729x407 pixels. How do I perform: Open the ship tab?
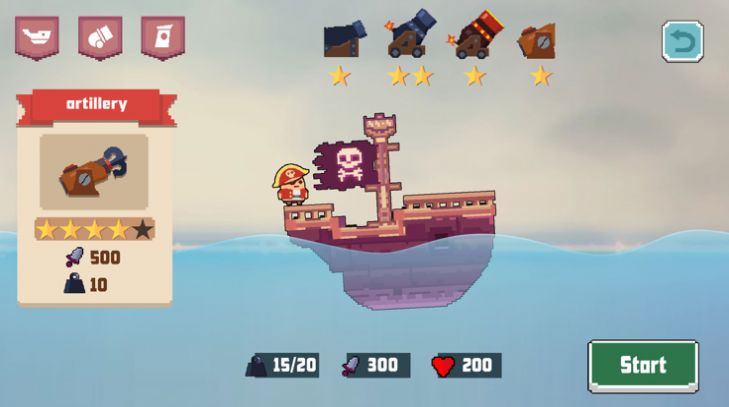(x=36, y=38)
